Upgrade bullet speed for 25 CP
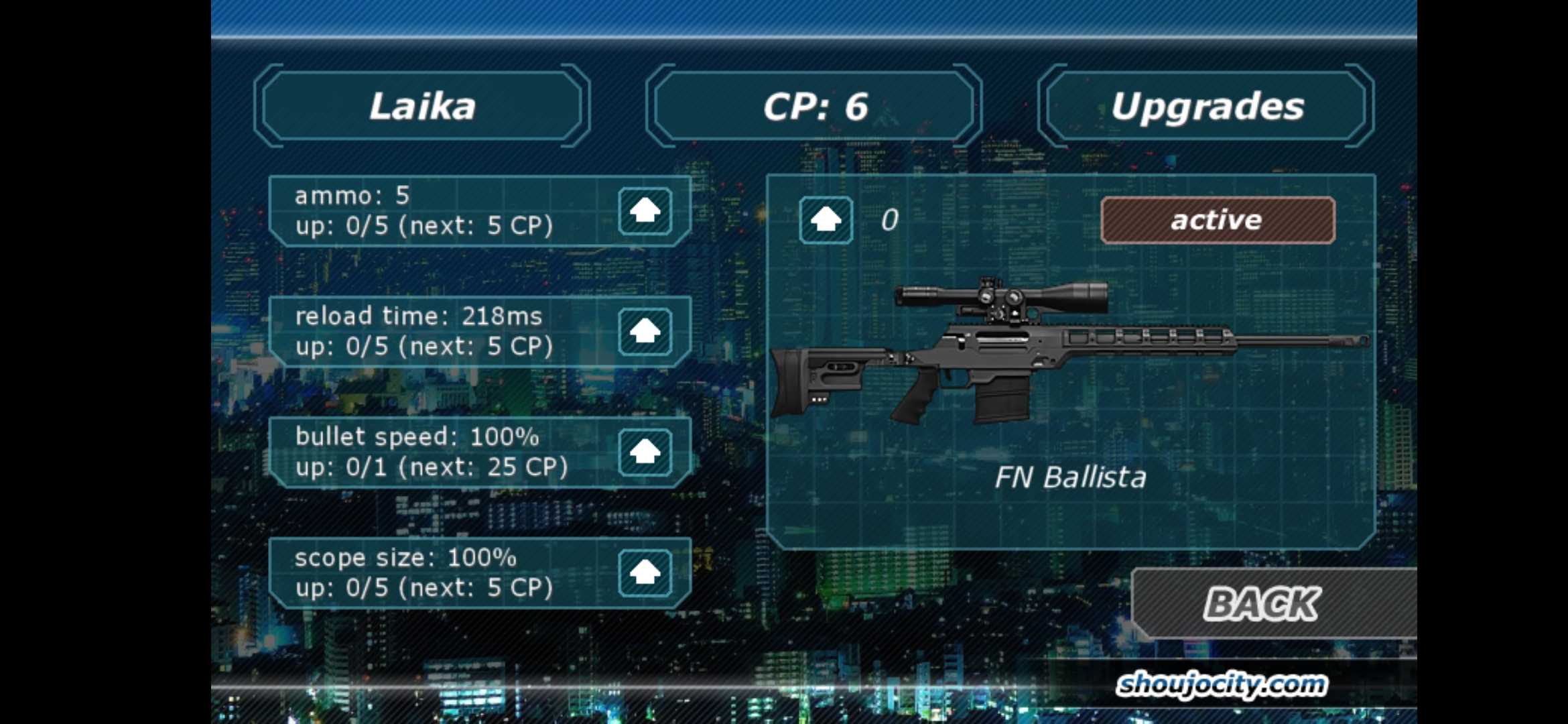 [x=645, y=452]
